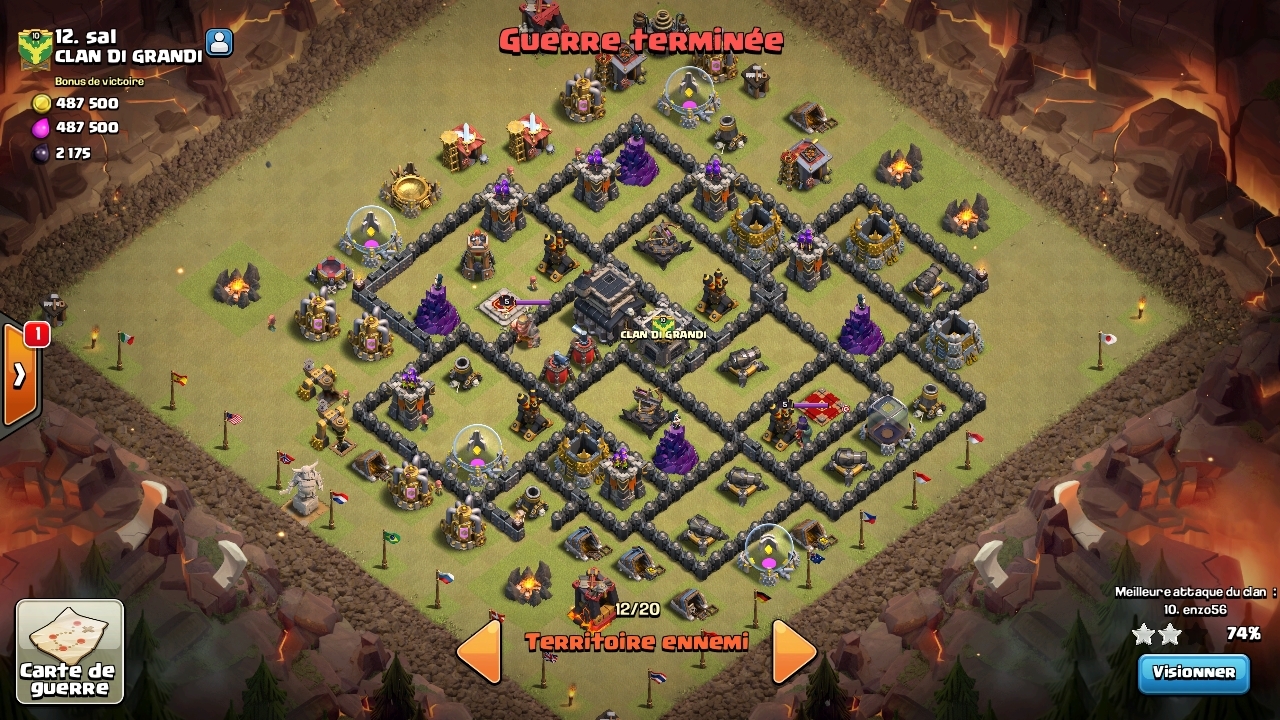Go to the previous enemy territory arrow
This screenshot has width=1280, height=720.
point(479,652)
